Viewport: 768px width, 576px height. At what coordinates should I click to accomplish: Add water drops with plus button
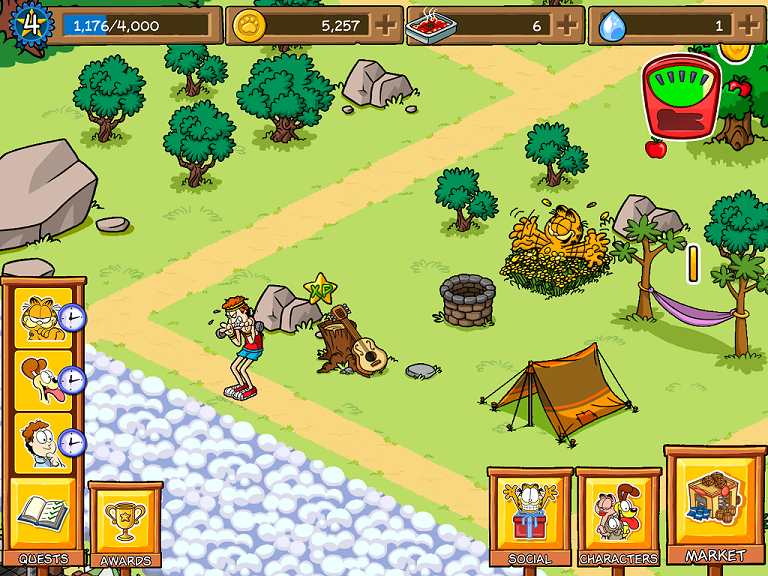click(748, 25)
